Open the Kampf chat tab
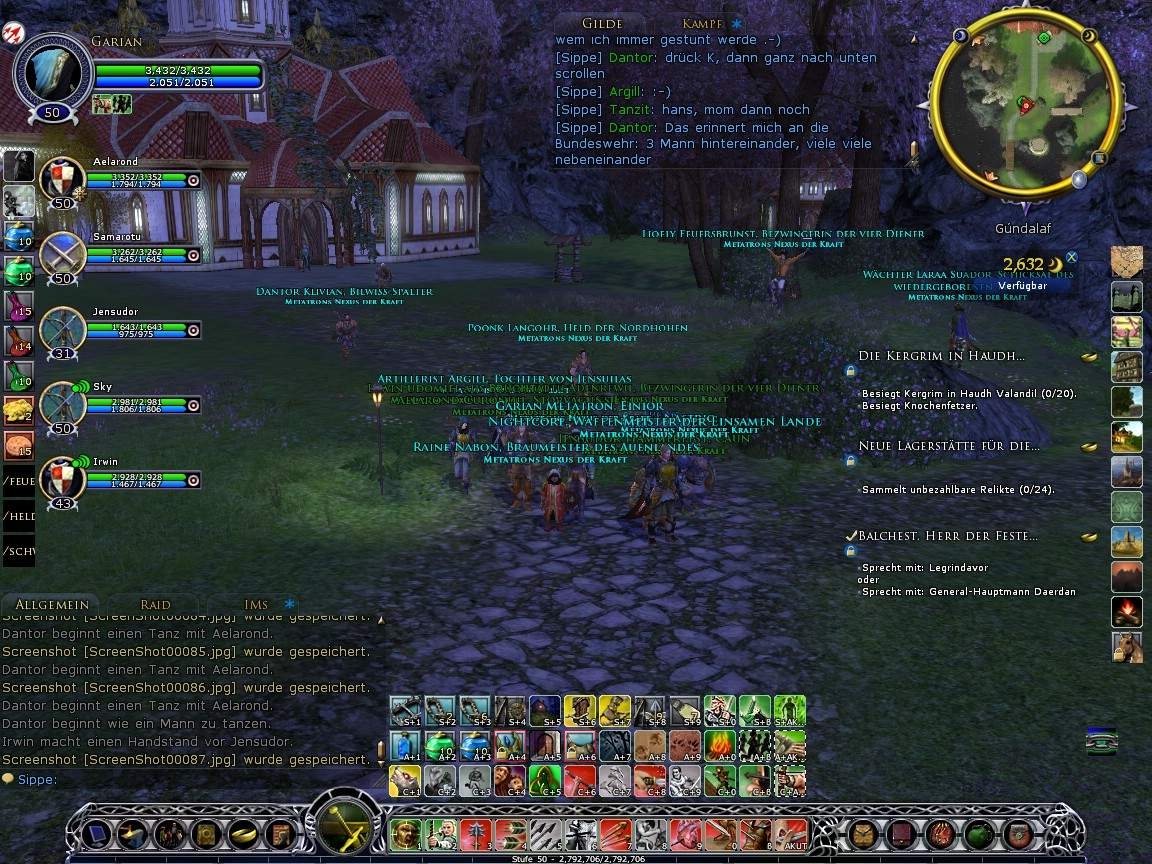 703,23
